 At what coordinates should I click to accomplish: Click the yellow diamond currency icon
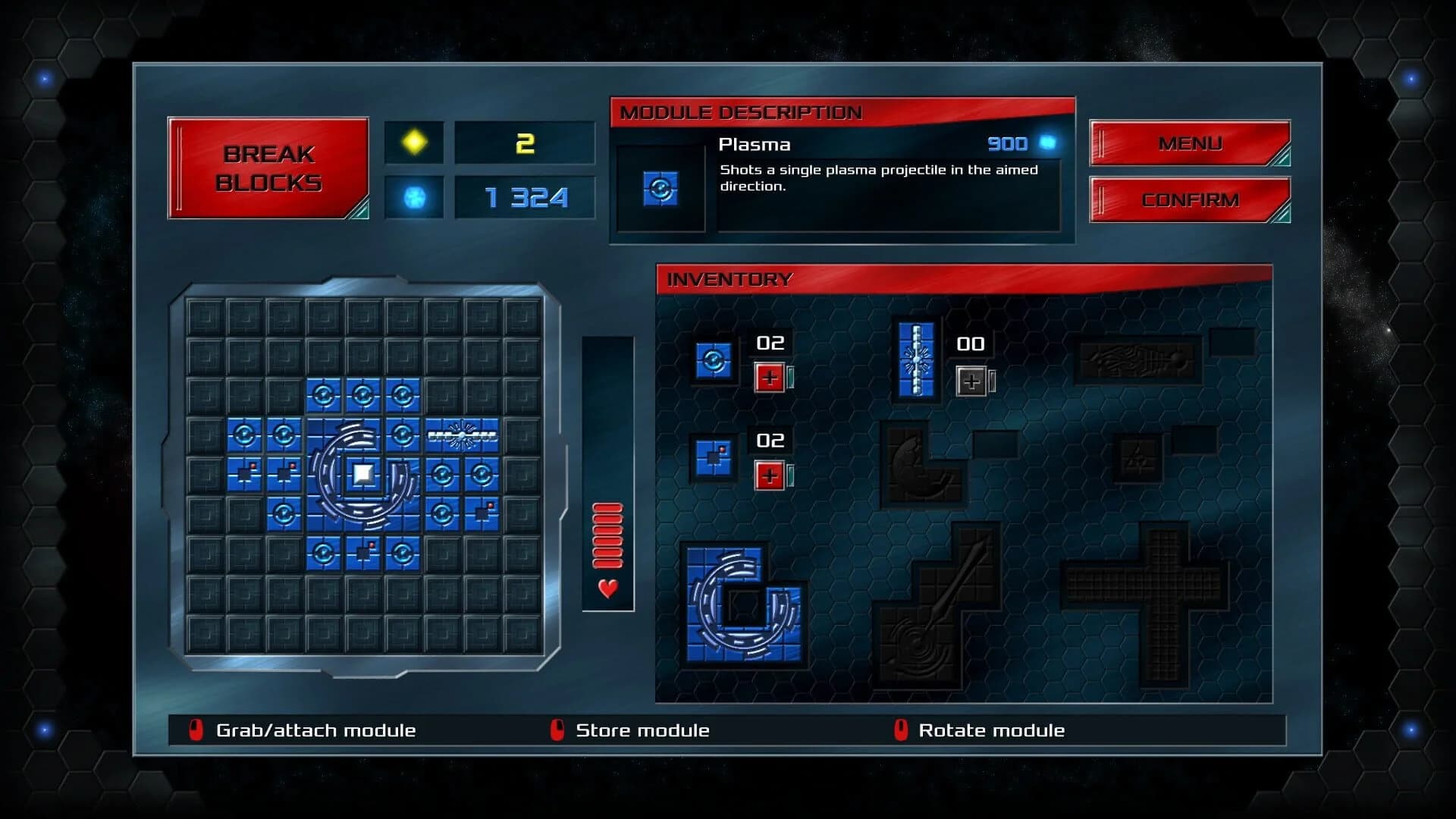click(413, 143)
